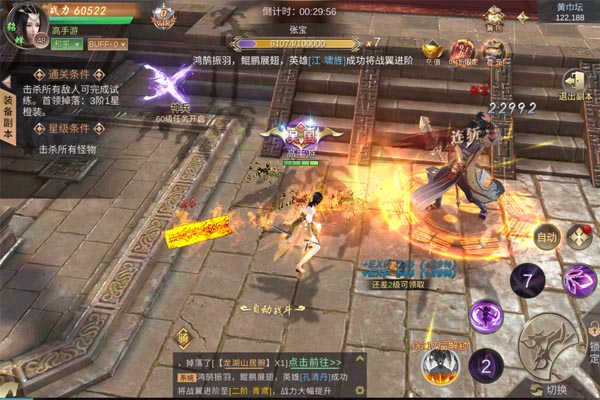Toggle the 自动 auto-battle button

point(546,238)
